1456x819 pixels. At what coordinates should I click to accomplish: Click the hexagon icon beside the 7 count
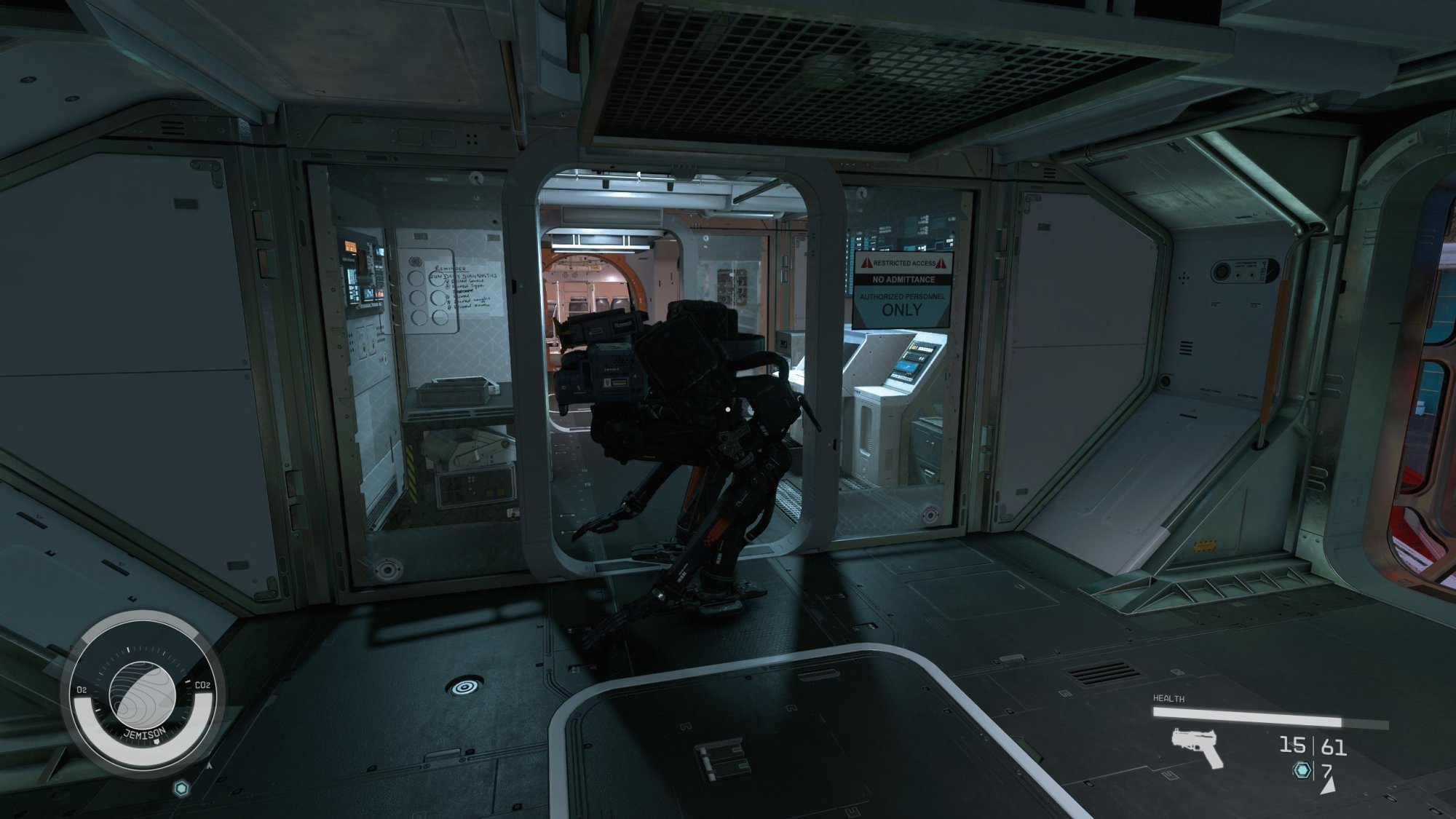[1302, 770]
